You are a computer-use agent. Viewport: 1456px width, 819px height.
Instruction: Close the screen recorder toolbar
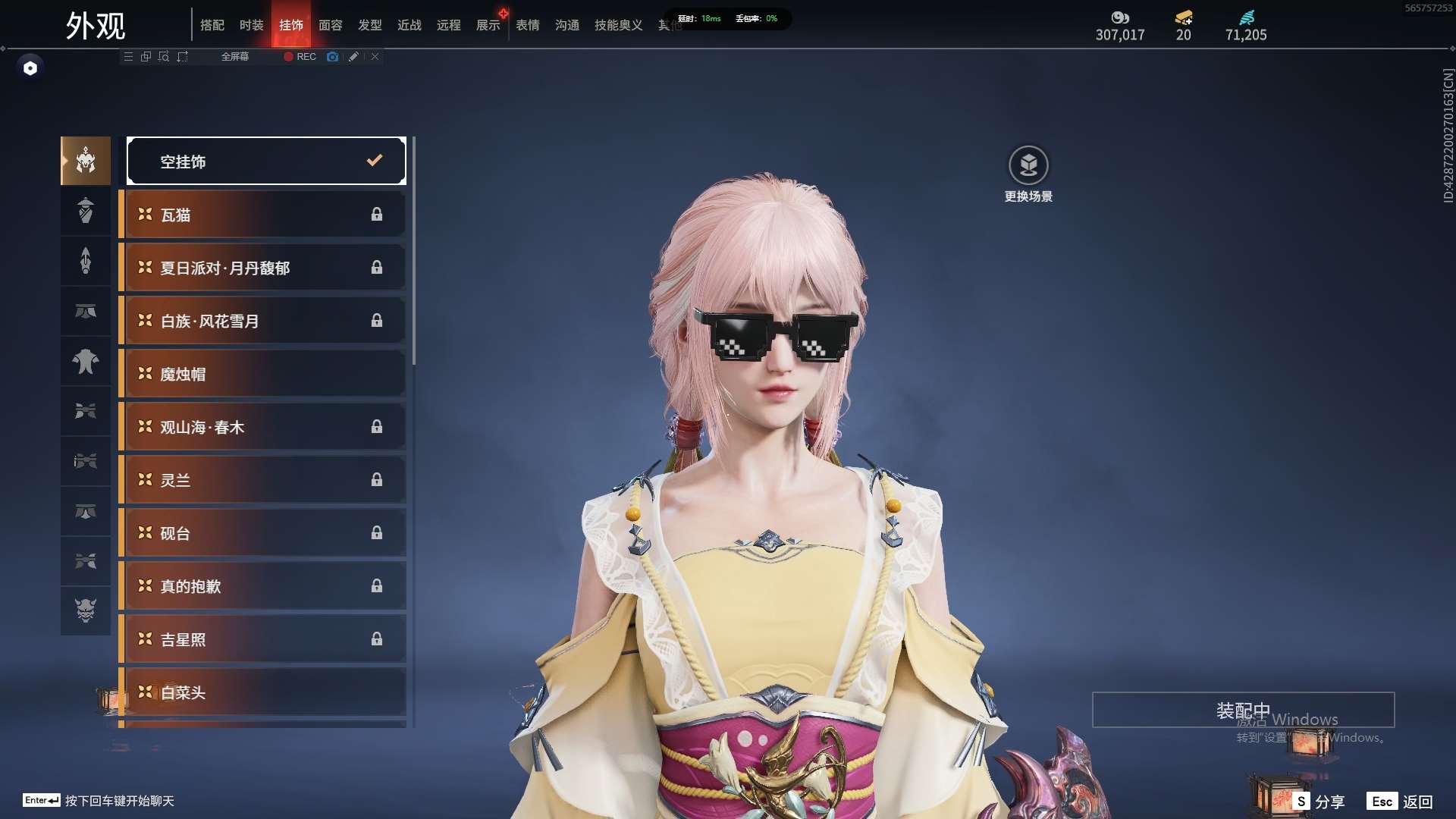(x=375, y=57)
